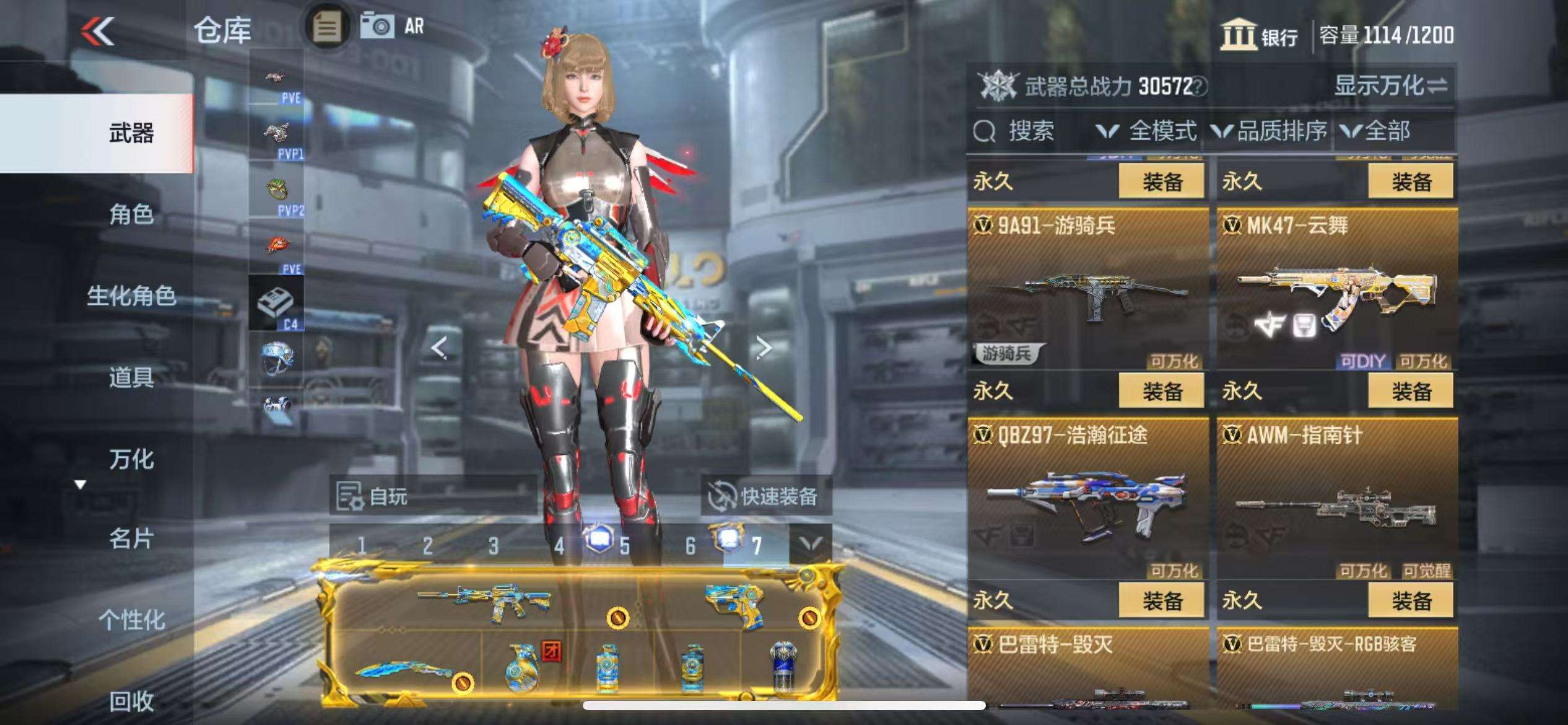Open the 回收 section
This screenshot has height=725, width=1568.
pyautogui.click(x=131, y=701)
